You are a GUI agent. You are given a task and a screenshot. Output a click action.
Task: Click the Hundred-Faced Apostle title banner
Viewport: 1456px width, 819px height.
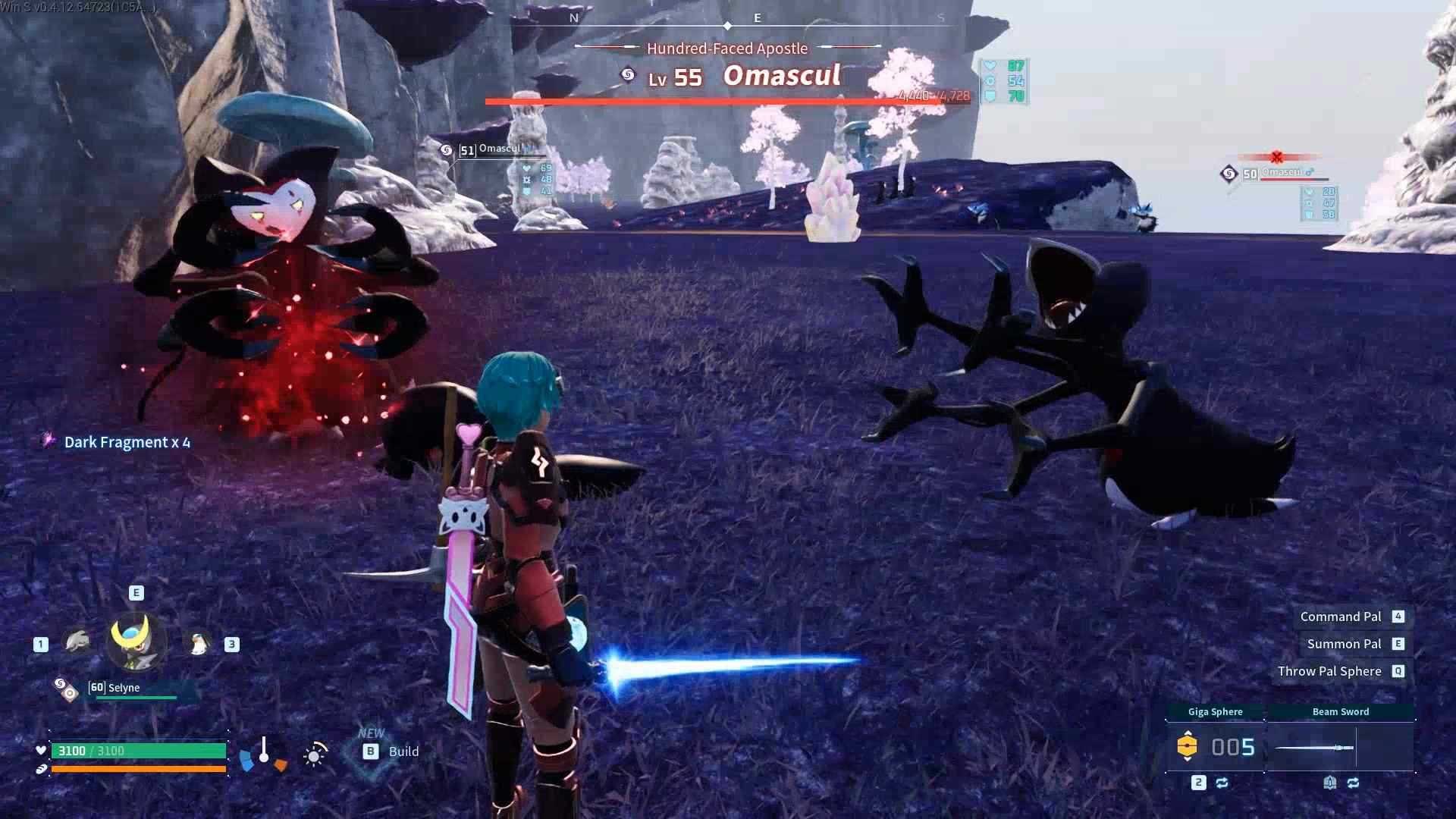click(x=726, y=48)
